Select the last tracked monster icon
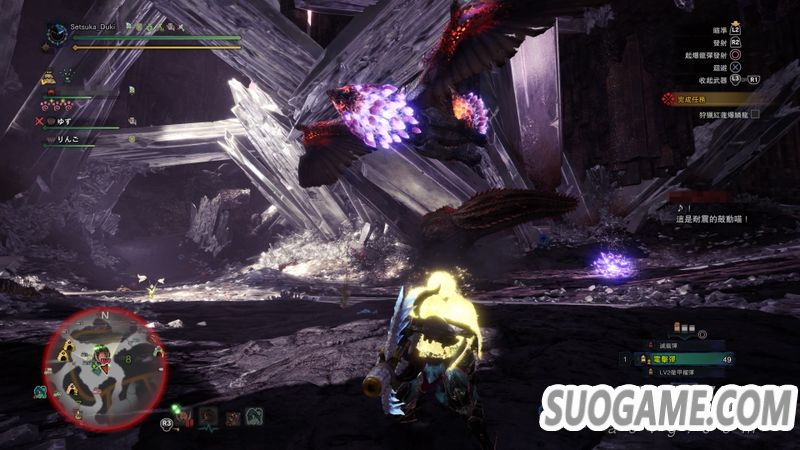800x450 pixels. pos(255,417)
